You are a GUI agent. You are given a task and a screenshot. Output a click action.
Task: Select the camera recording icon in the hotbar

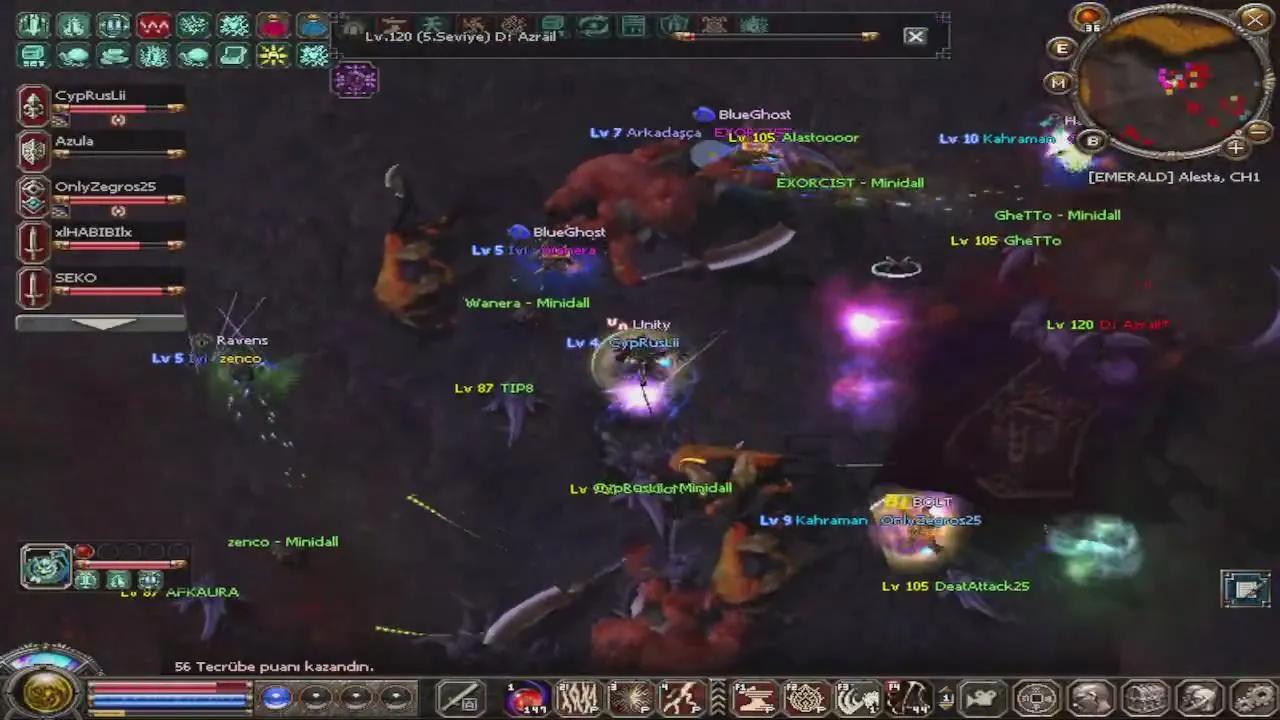pyautogui.click(x=981, y=699)
